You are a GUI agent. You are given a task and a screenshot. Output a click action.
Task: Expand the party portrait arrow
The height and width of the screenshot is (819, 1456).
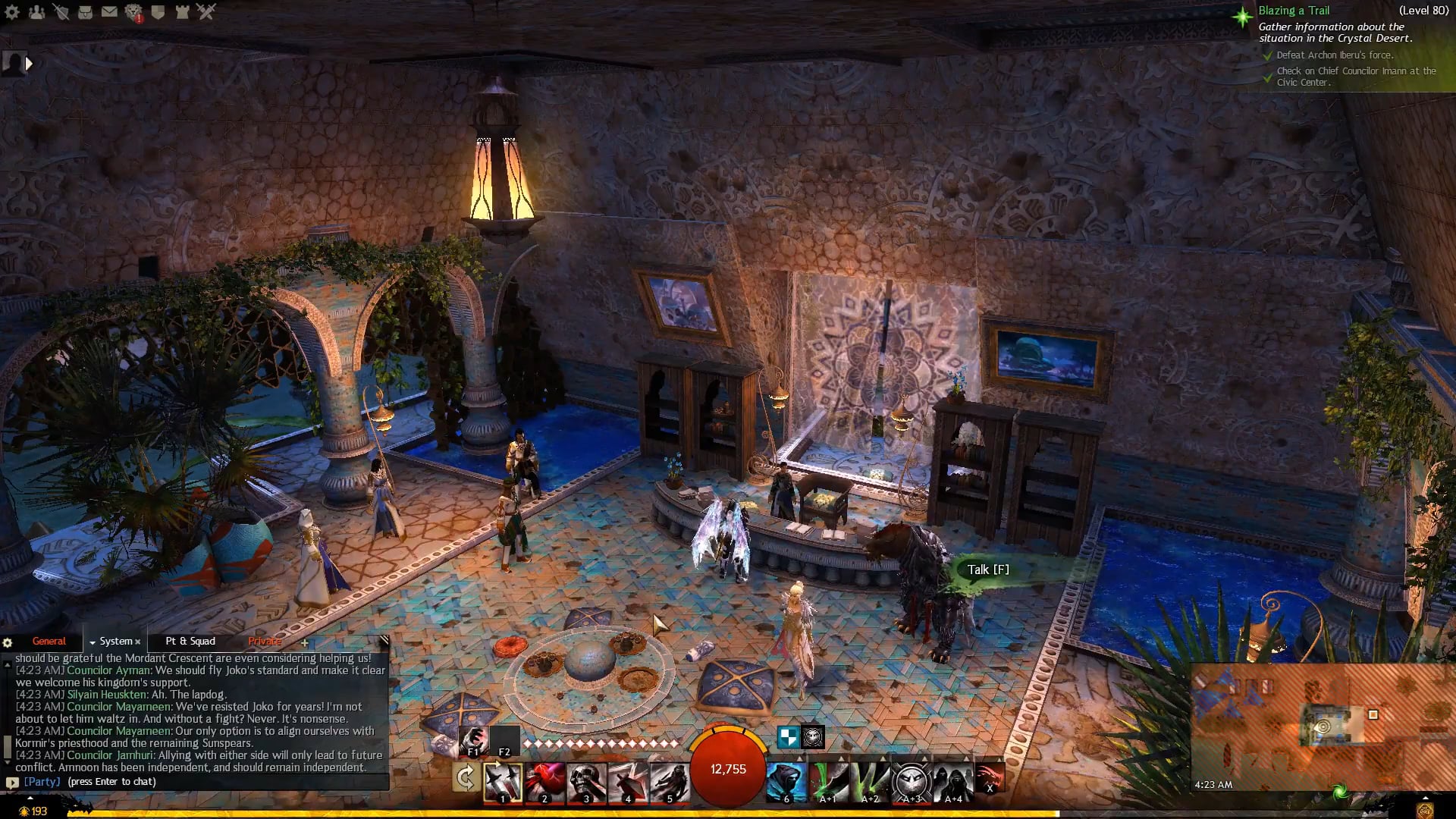point(29,64)
